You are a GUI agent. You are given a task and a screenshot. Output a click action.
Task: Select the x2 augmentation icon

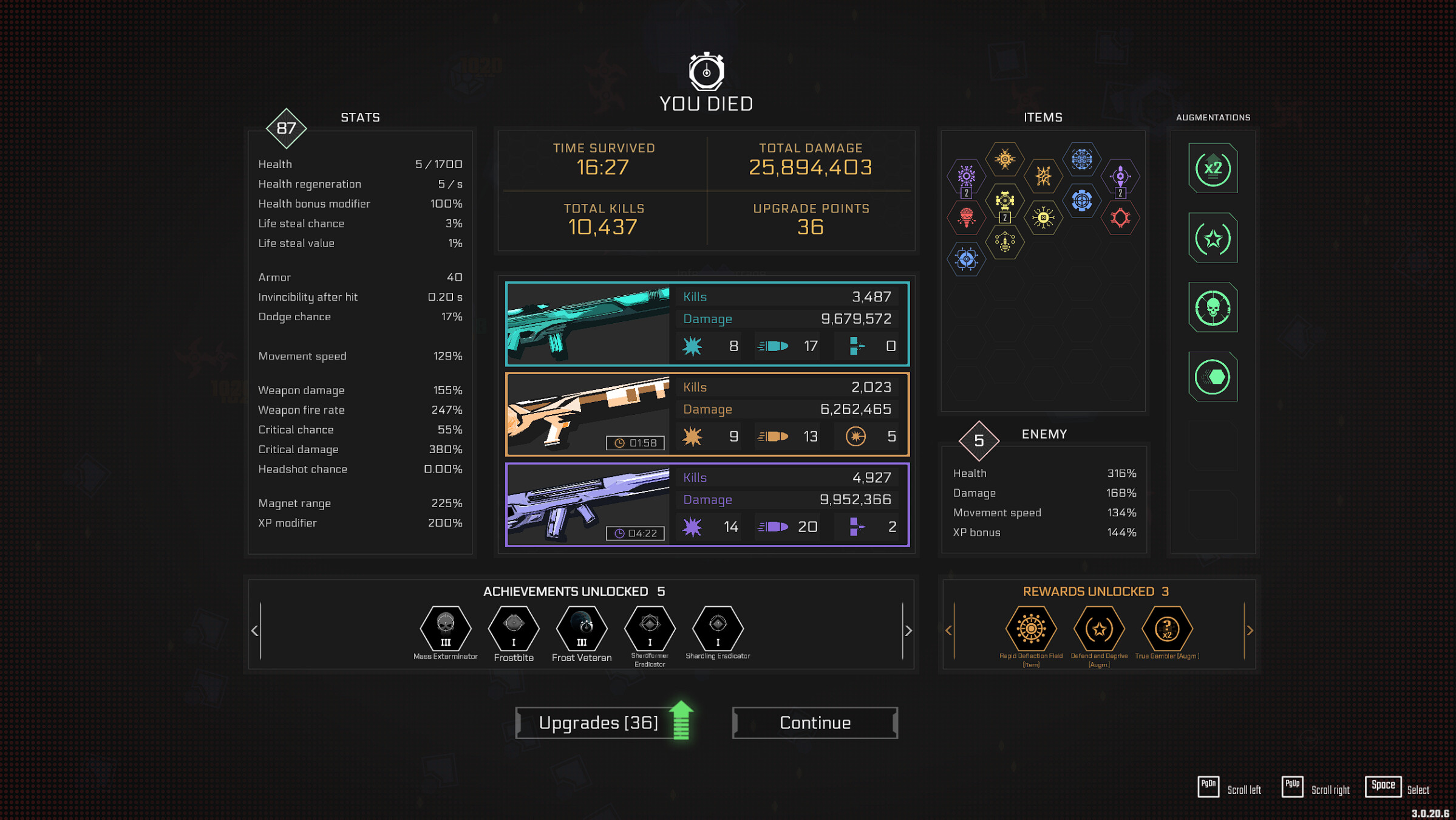pos(1212,168)
